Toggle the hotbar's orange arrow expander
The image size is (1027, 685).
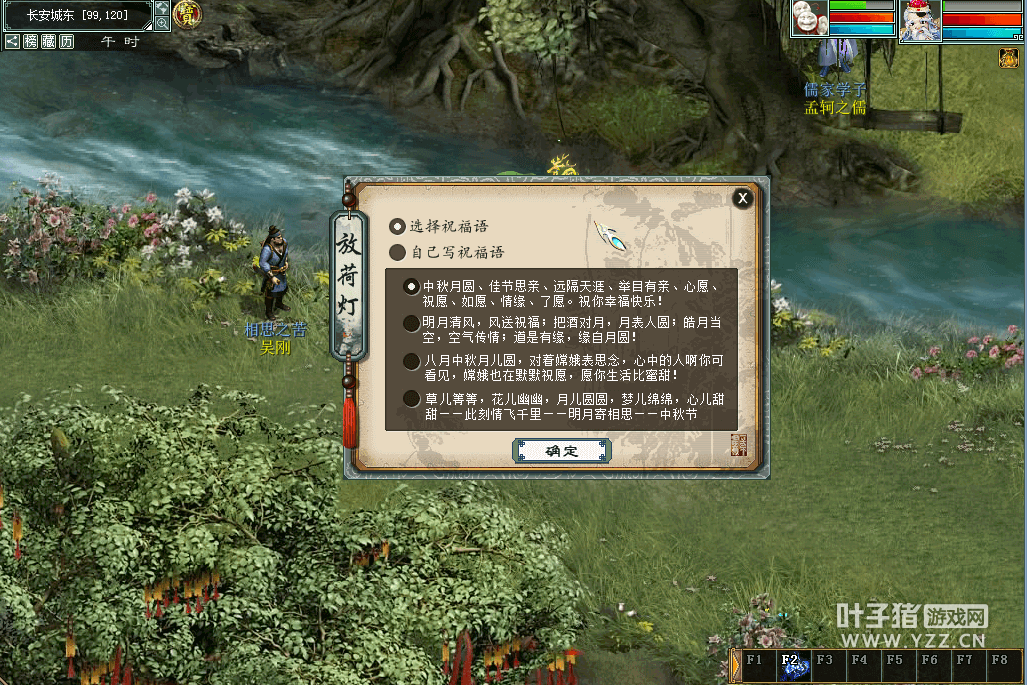tap(736, 665)
